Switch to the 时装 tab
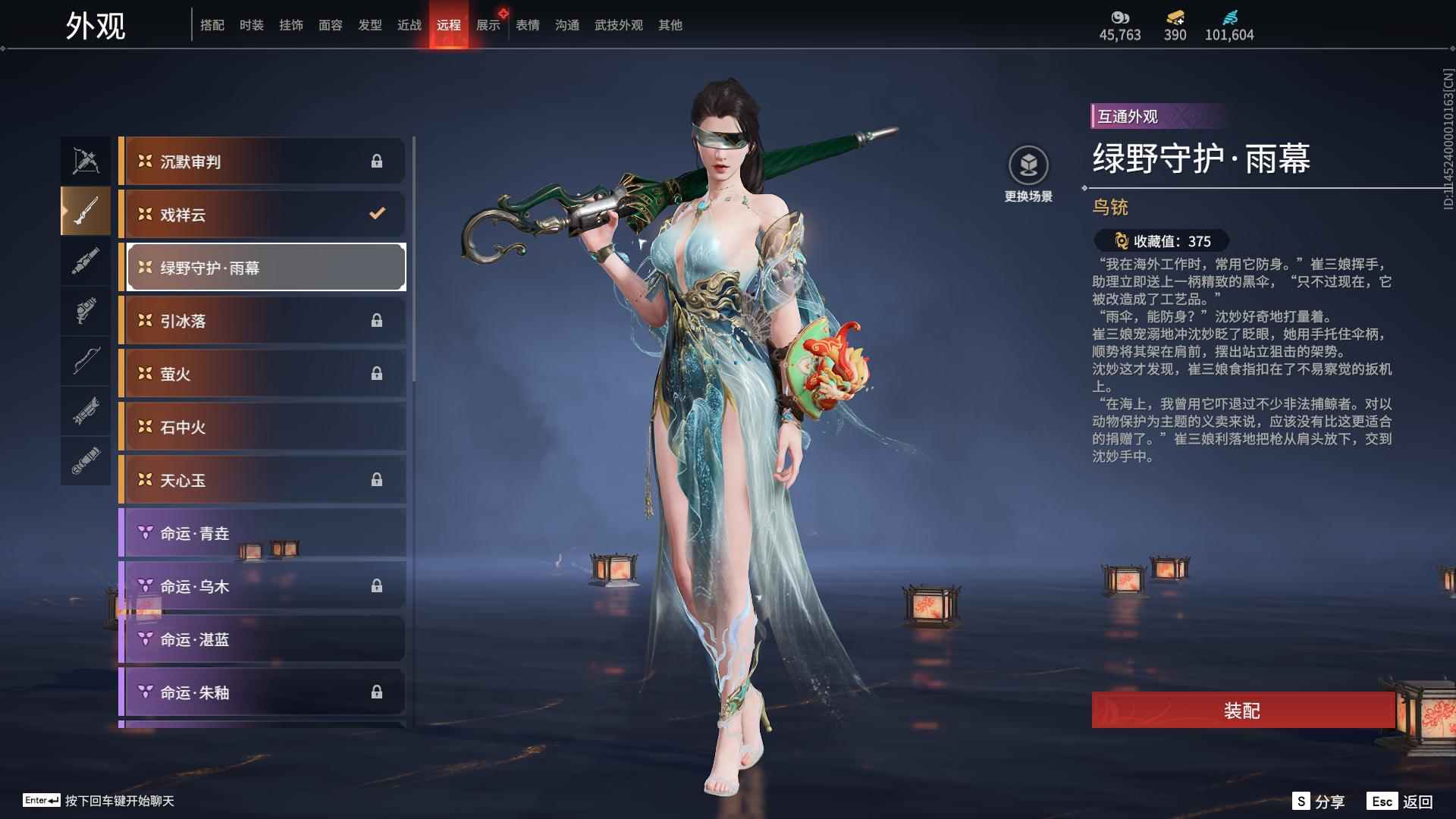Image resolution: width=1456 pixels, height=819 pixels. [250, 24]
